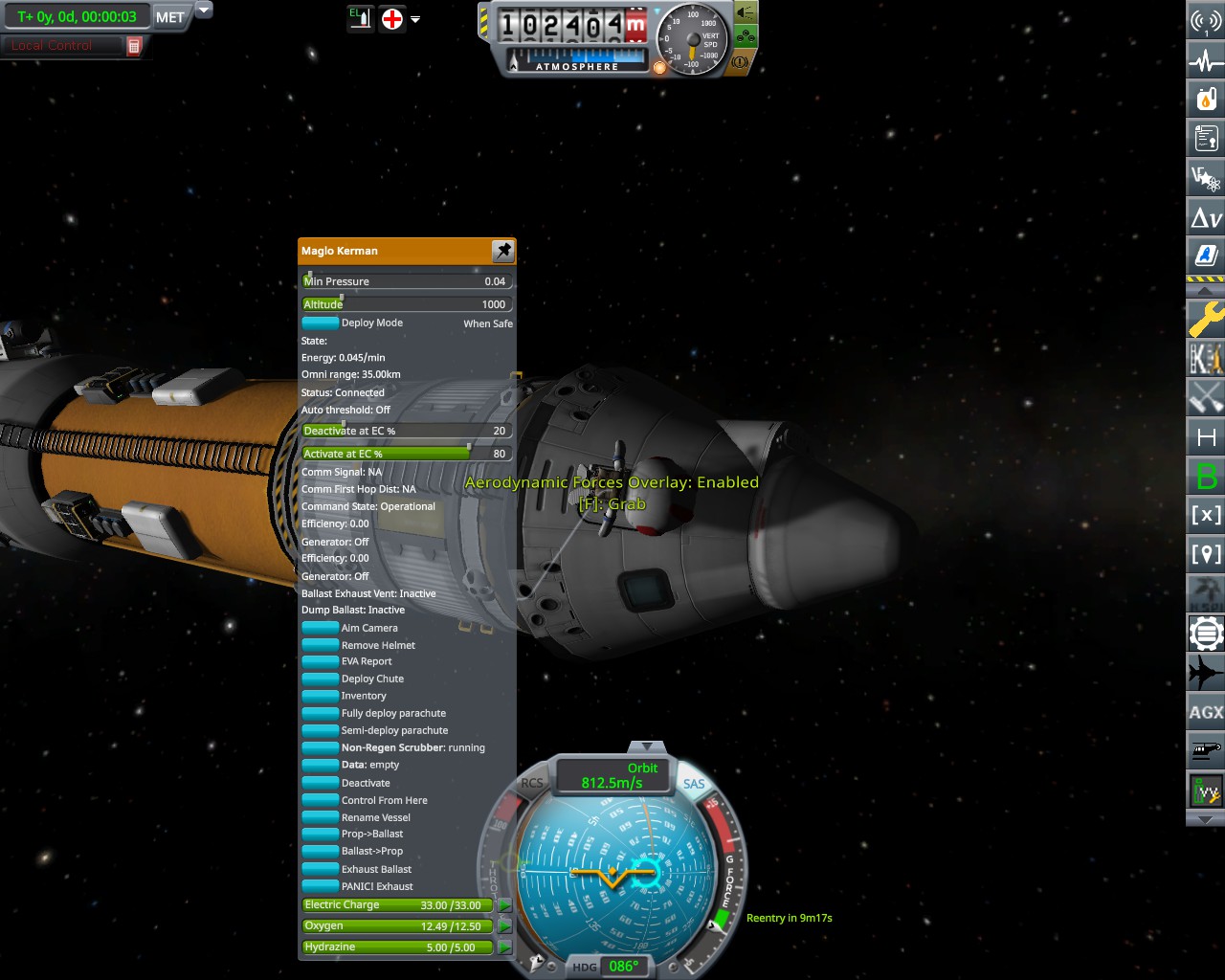The height and width of the screenshot is (980, 1225).
Task: Activate Control From Here
Action: pos(321,800)
